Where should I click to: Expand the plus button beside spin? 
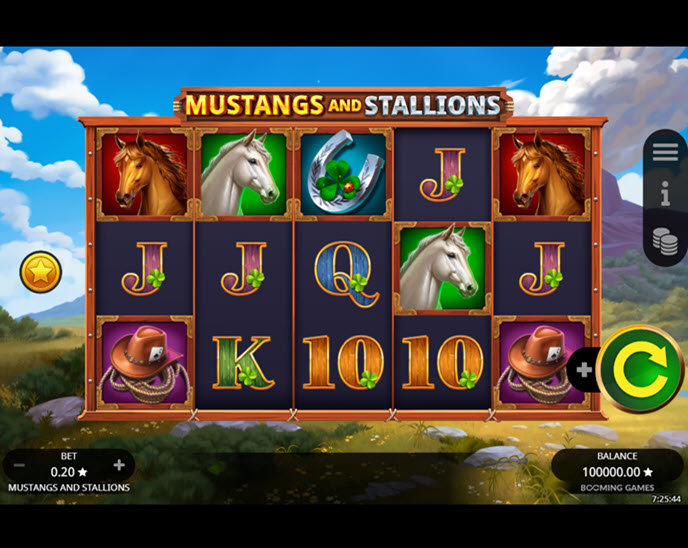[583, 369]
